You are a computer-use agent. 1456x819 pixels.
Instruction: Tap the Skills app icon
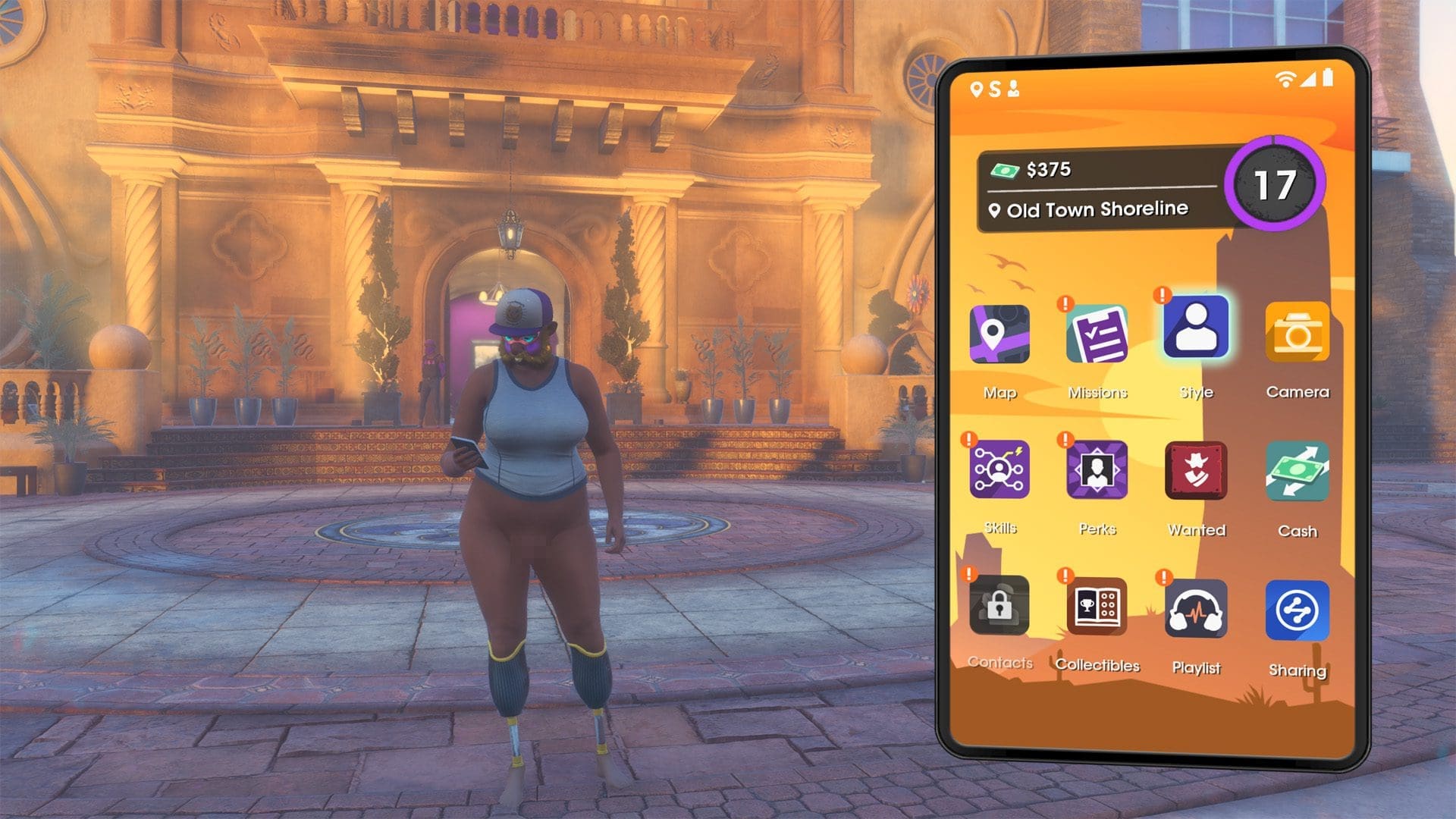pyautogui.click(x=999, y=469)
